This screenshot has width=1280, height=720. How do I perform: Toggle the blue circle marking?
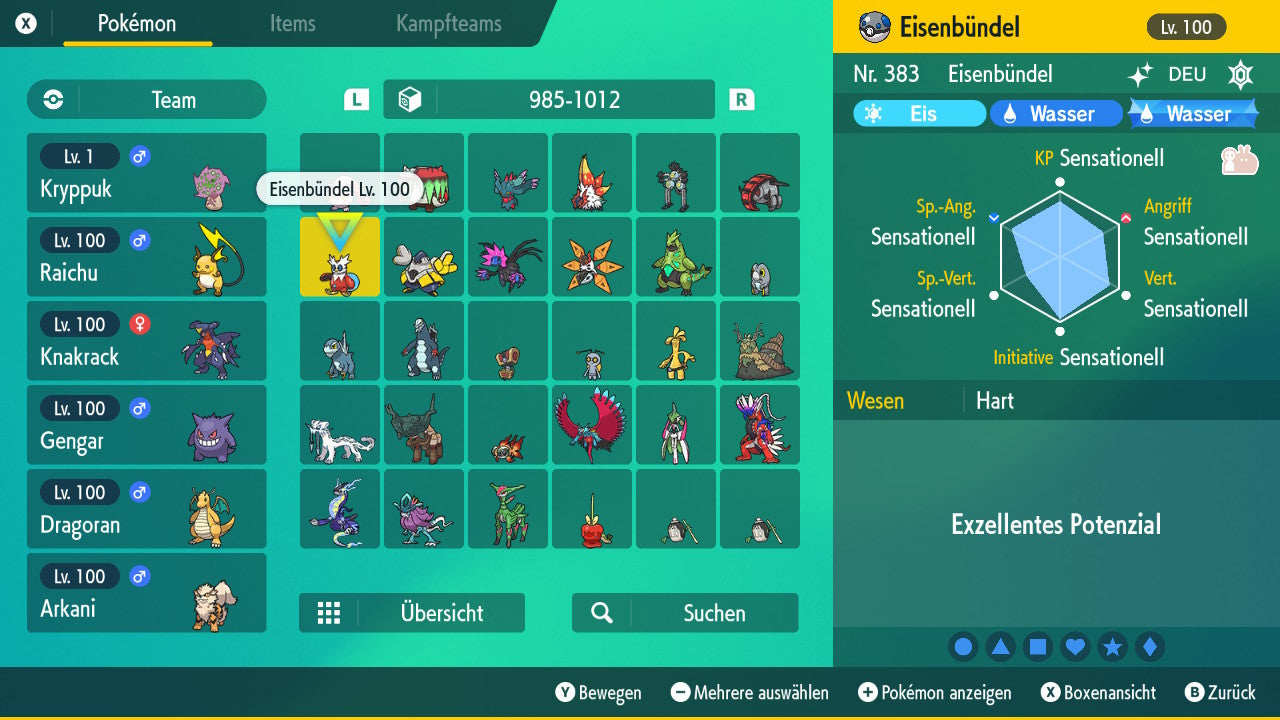click(x=963, y=647)
